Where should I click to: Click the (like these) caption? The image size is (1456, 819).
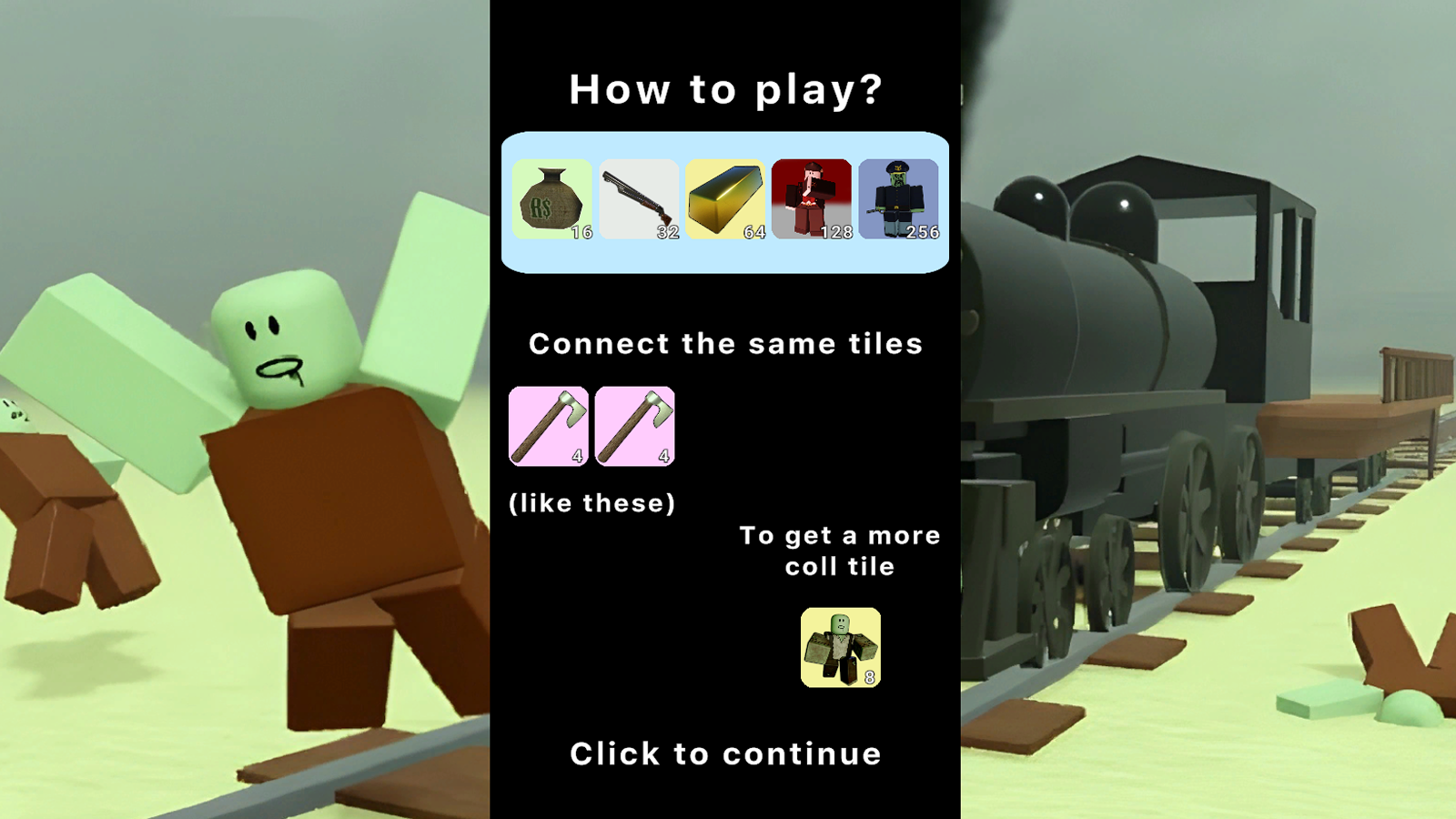[x=591, y=501]
